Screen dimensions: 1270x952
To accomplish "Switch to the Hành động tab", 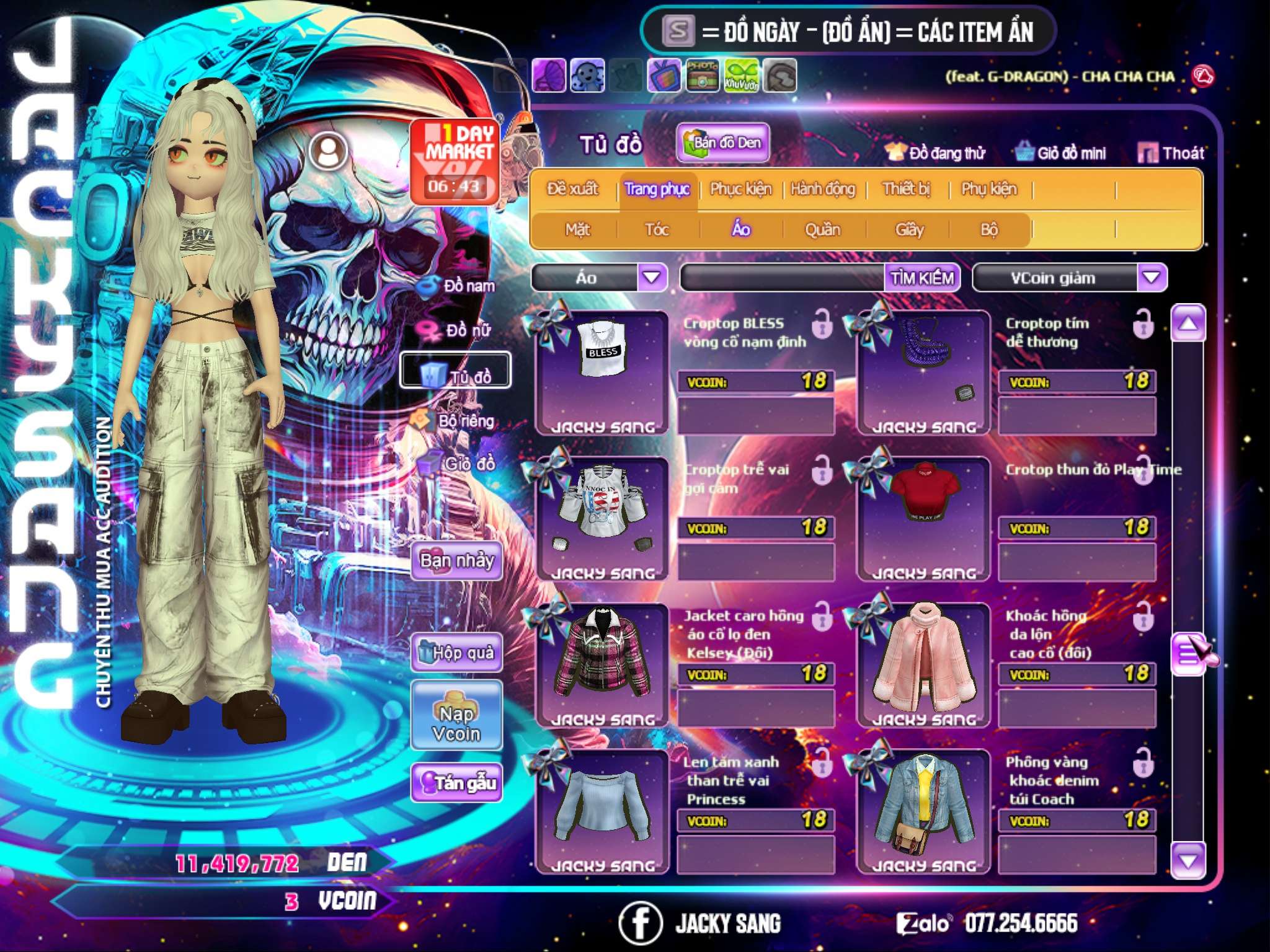I will [822, 189].
